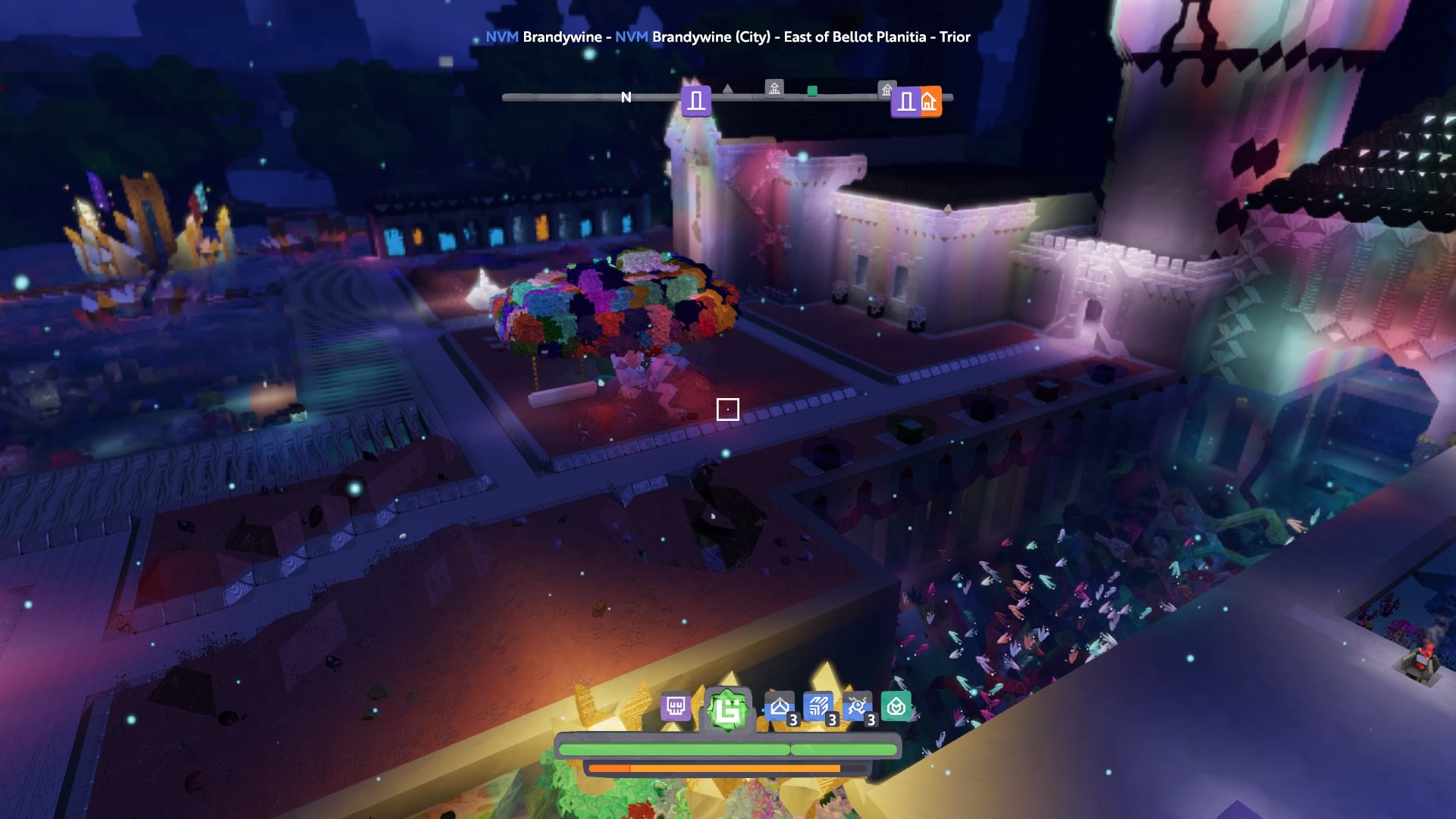The height and width of the screenshot is (819, 1456).
Task: Select the green gem hotbar slot
Action: [x=727, y=711]
